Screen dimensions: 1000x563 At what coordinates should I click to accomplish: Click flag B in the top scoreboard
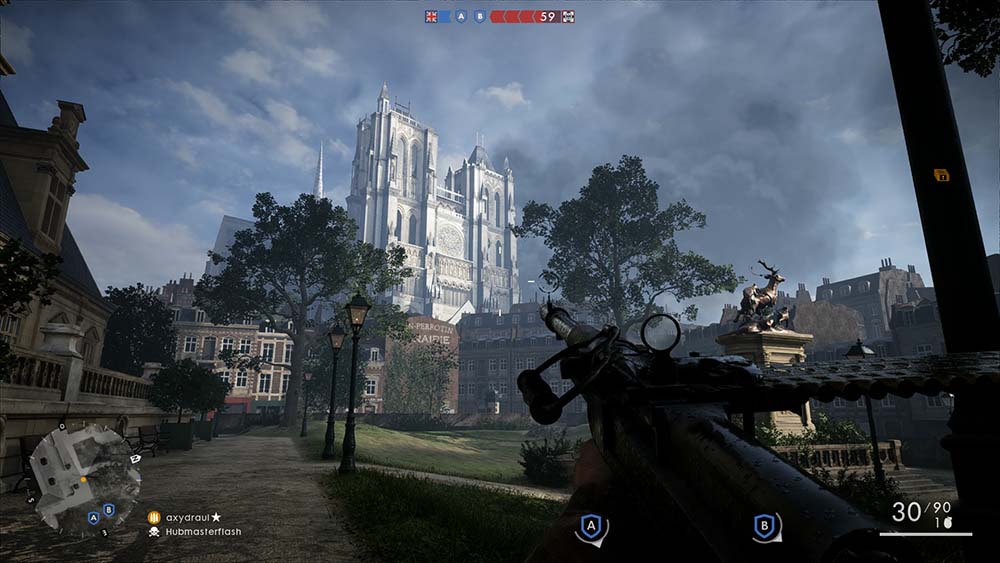(x=480, y=16)
